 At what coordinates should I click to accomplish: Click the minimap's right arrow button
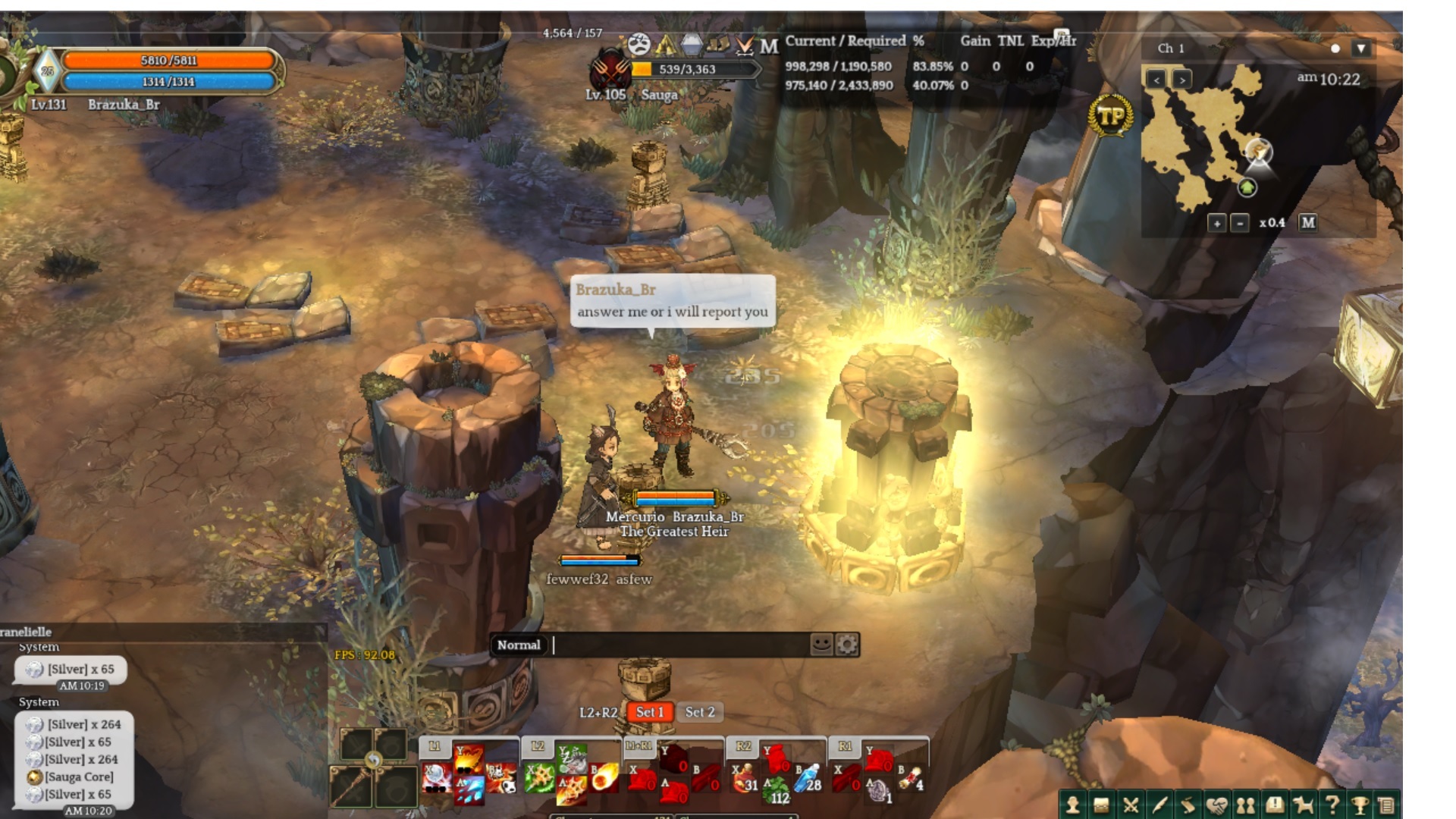1181,79
